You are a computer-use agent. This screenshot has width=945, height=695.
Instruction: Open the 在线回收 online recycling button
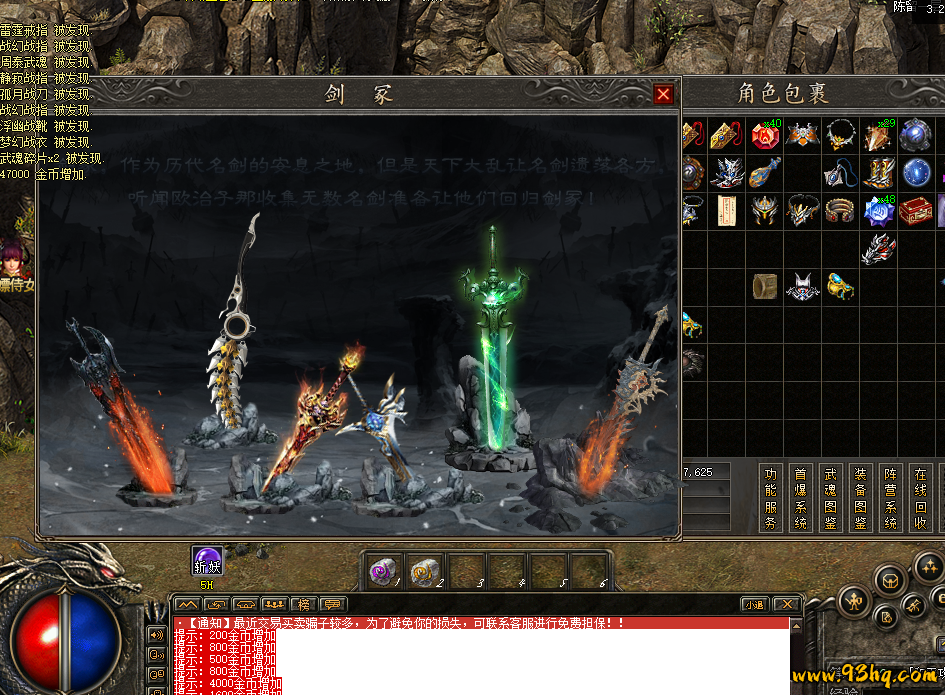point(921,497)
